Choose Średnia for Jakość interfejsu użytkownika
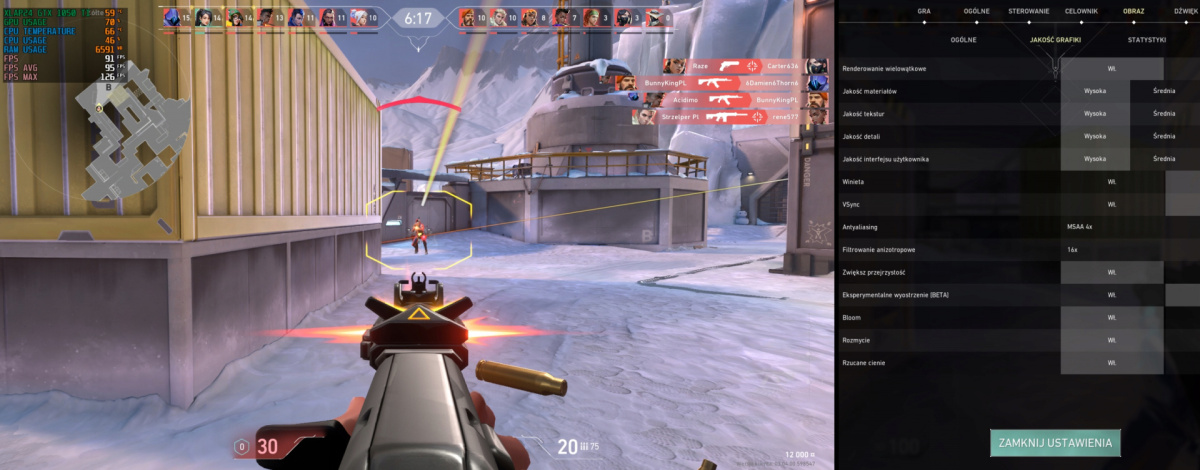 1164,159
